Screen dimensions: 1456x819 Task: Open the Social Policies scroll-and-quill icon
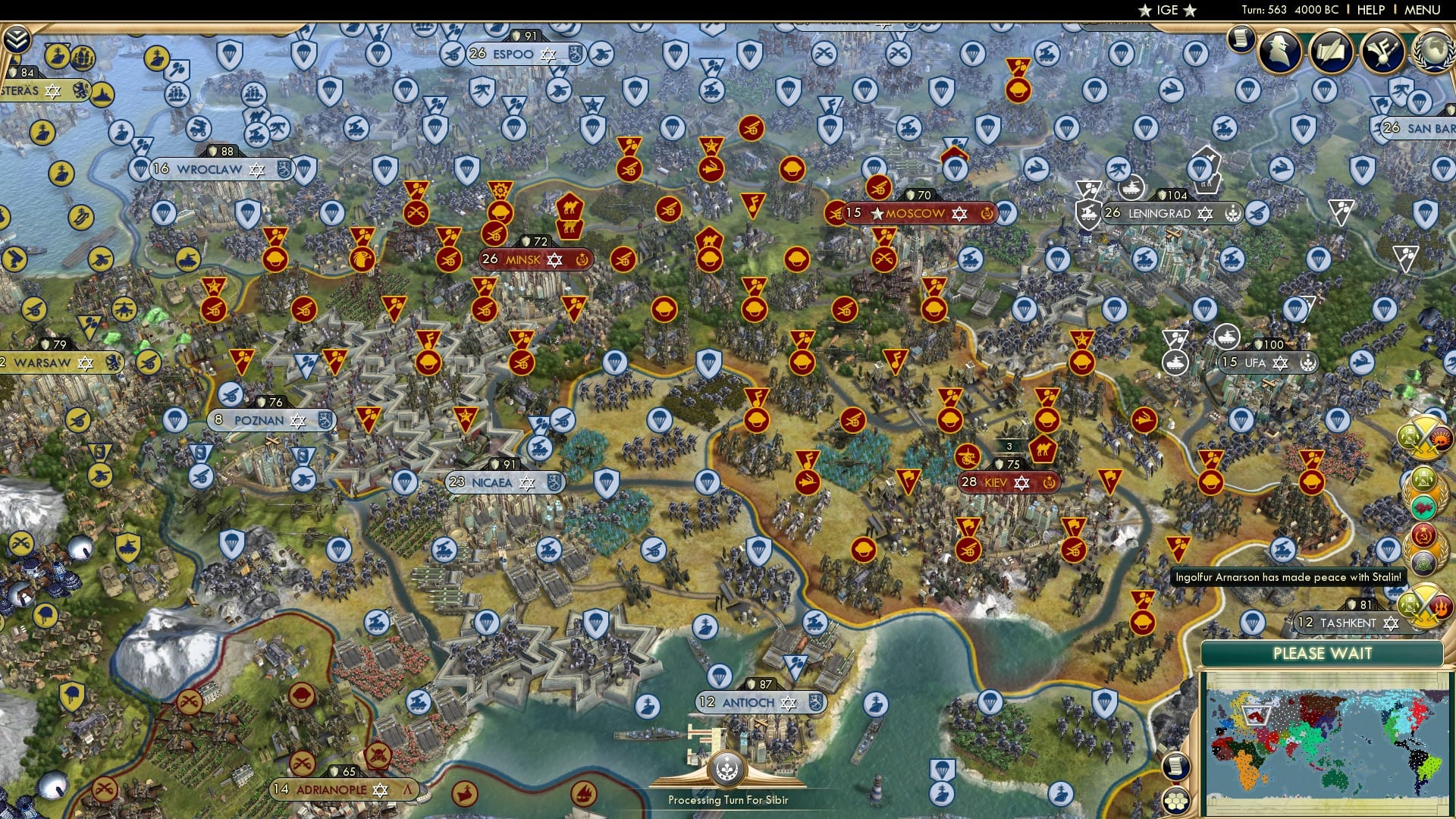click(1332, 52)
